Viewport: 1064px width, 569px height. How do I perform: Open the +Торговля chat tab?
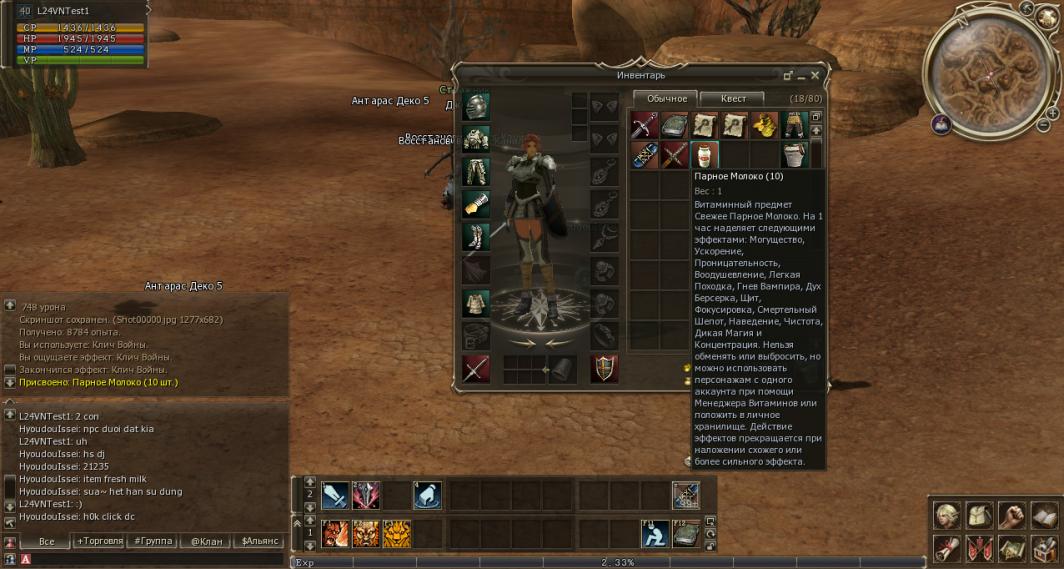coord(100,541)
